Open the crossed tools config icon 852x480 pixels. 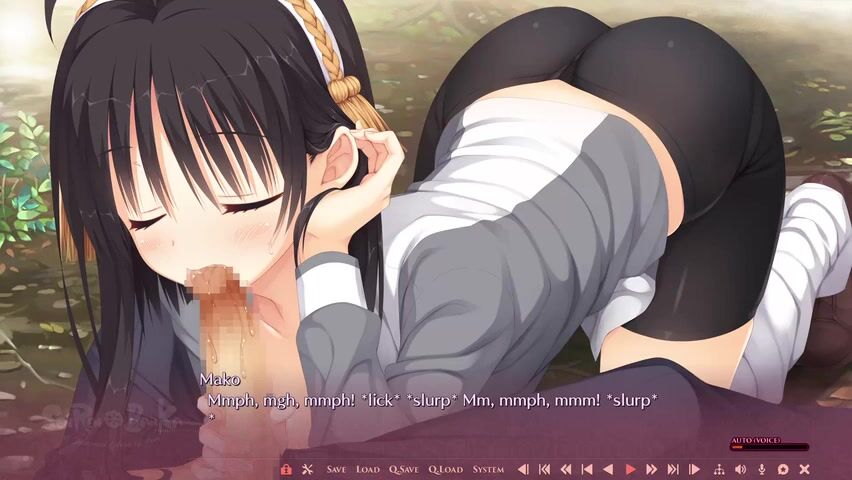307,469
